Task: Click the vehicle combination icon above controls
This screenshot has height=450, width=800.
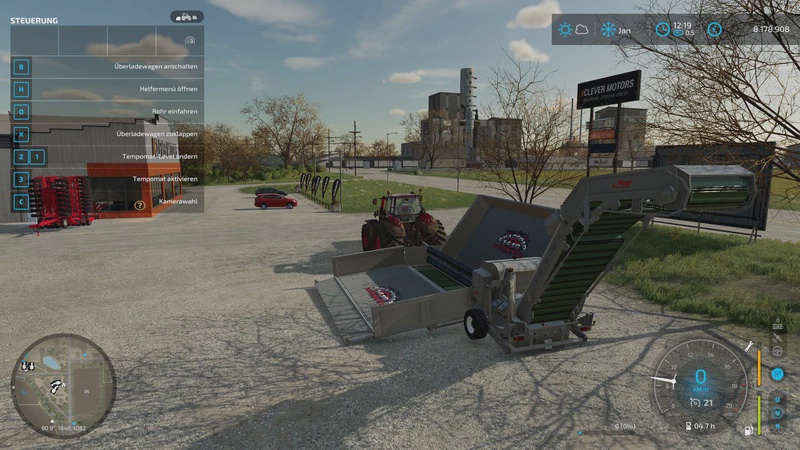Action: [186, 17]
